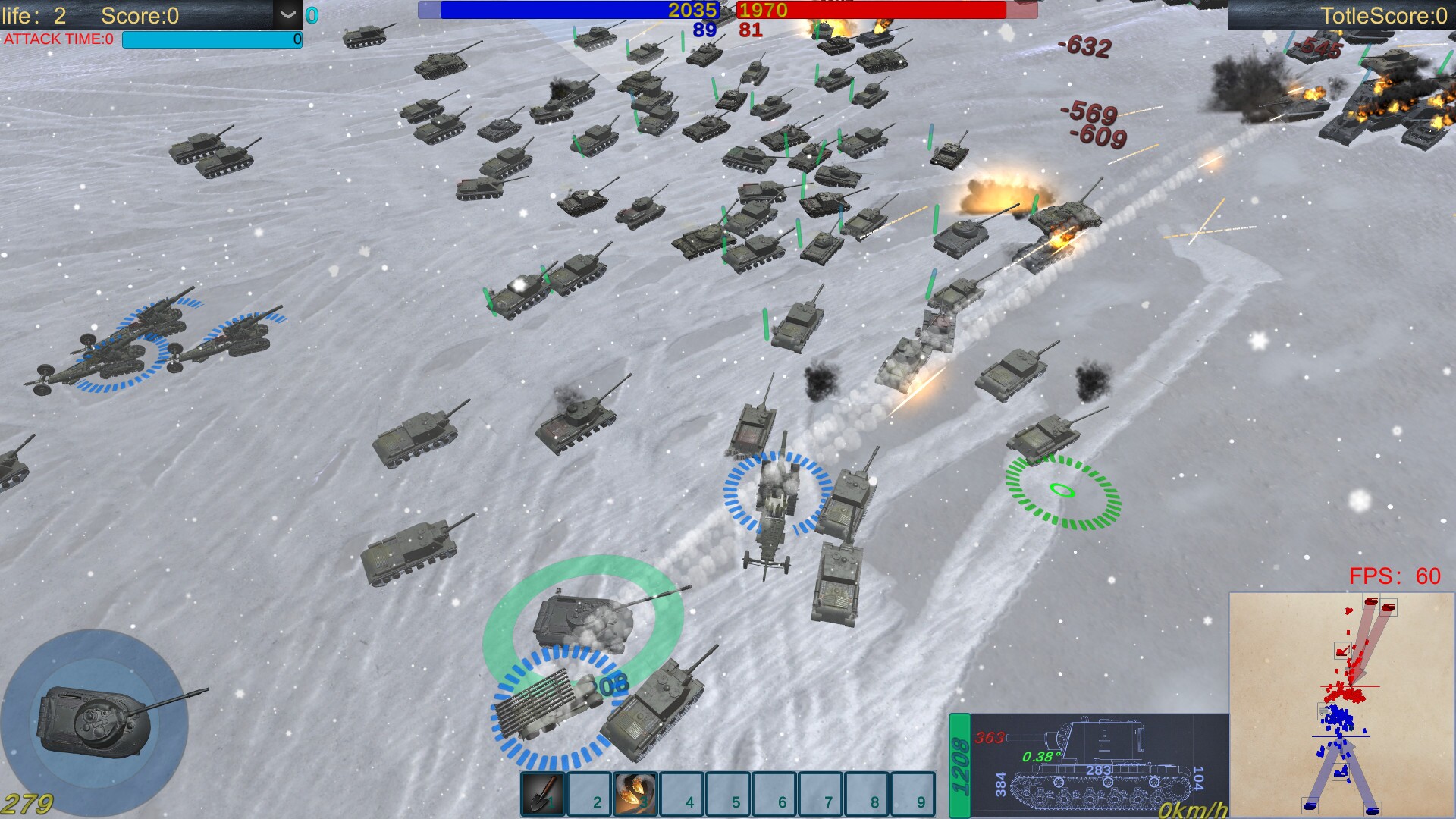Select the tank unit with the green selection ring
The height and width of the screenshot is (819, 1456).
click(x=584, y=620)
